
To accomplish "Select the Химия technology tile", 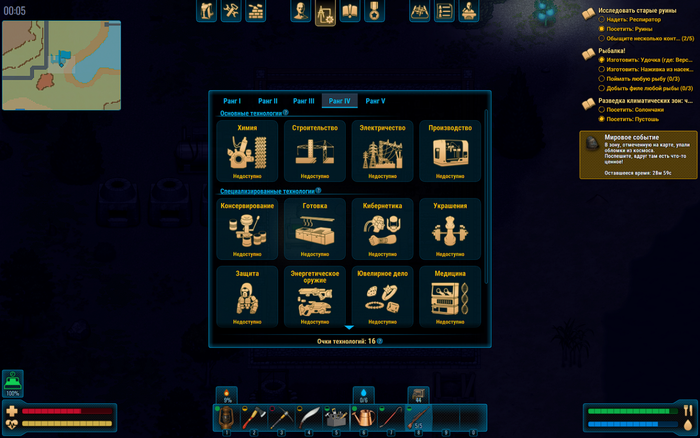I will 247,152.
